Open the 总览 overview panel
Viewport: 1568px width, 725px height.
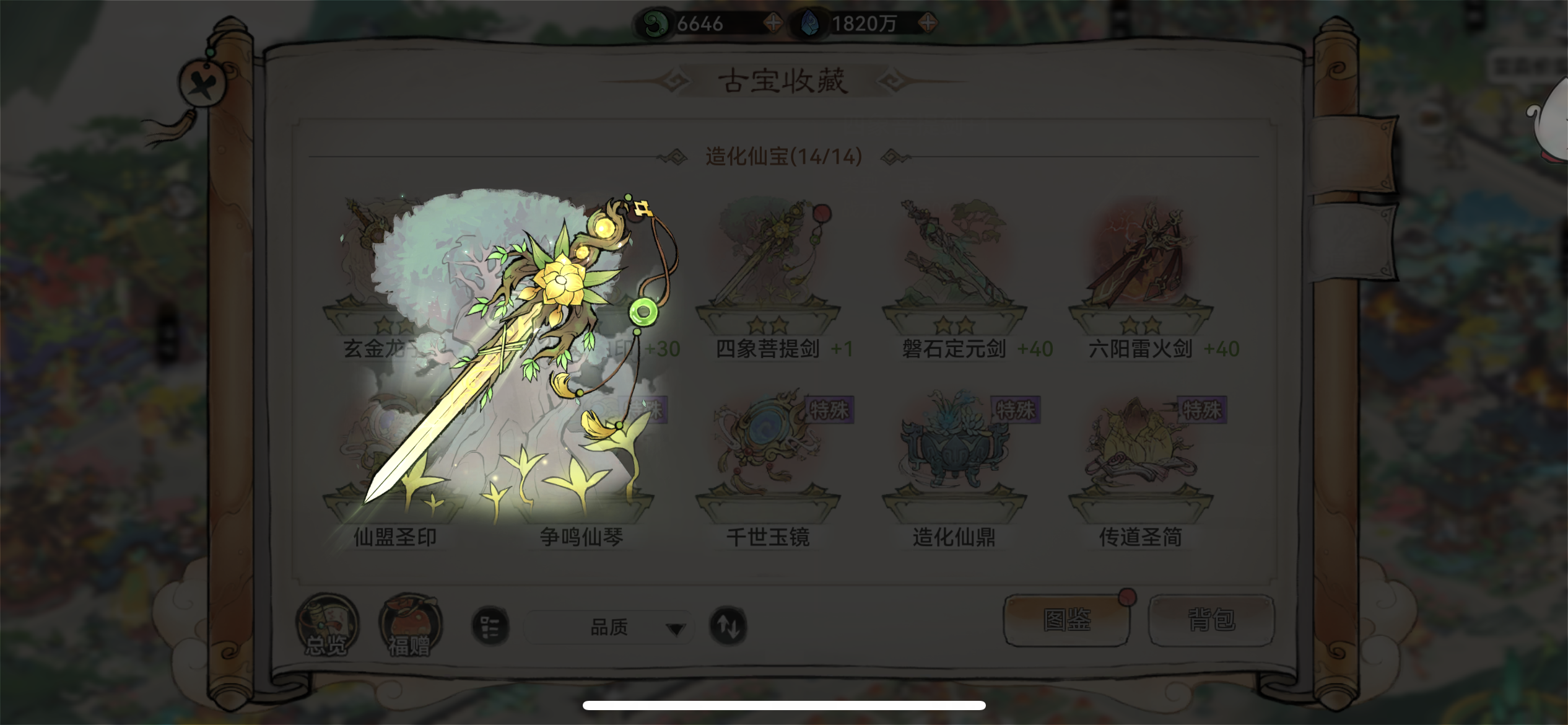[x=327, y=626]
